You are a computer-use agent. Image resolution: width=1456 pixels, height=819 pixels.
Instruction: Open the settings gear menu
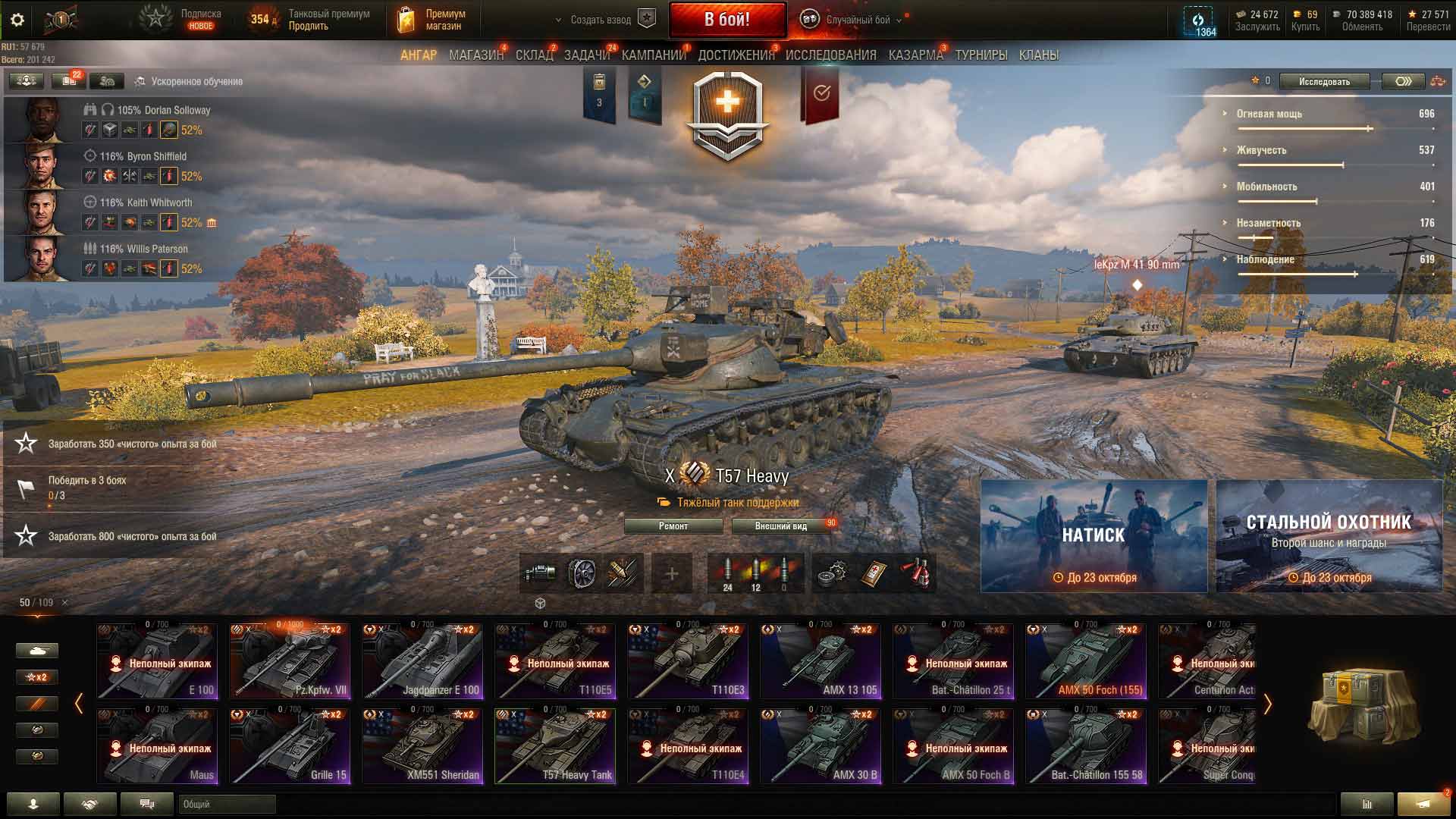point(17,20)
